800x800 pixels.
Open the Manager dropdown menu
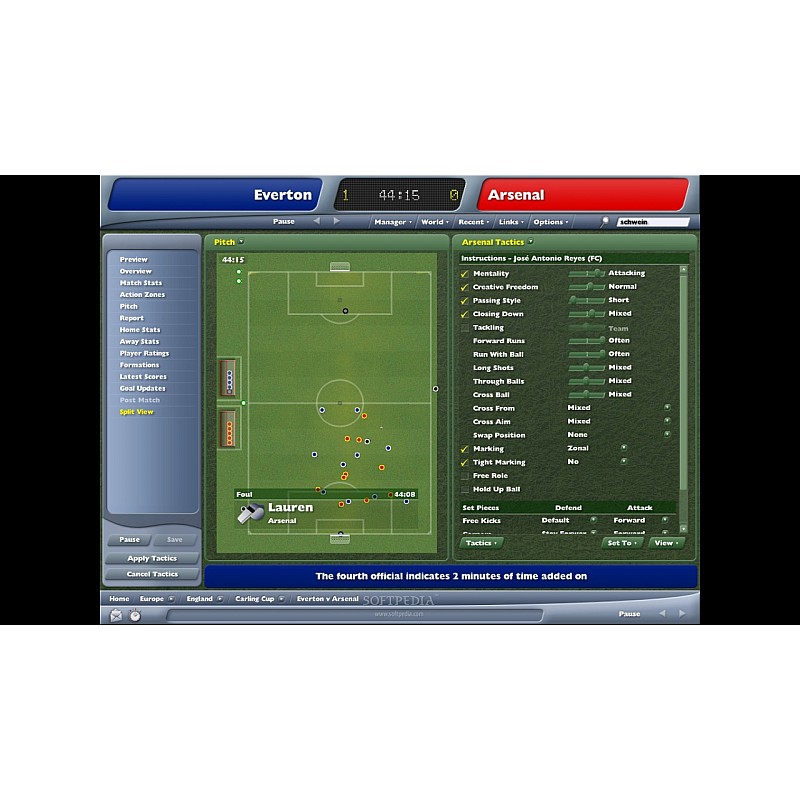[x=391, y=222]
